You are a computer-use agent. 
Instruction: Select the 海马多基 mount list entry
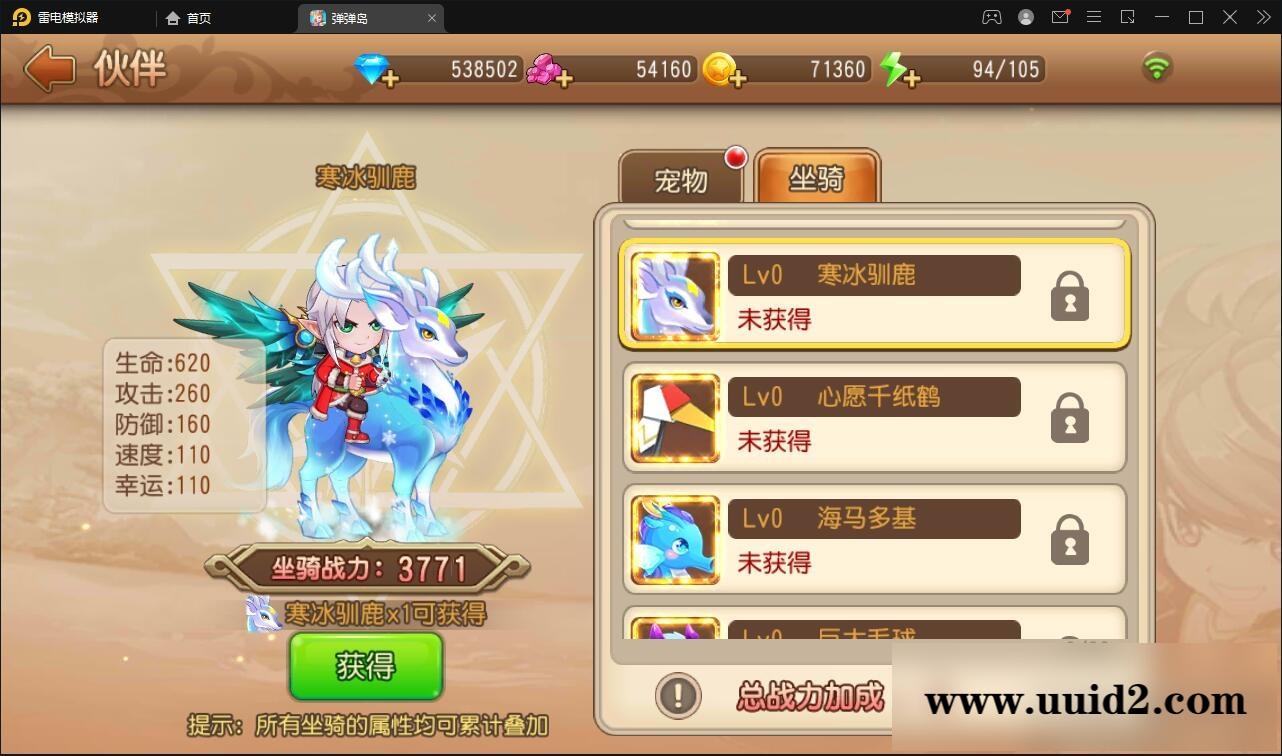[x=875, y=539]
